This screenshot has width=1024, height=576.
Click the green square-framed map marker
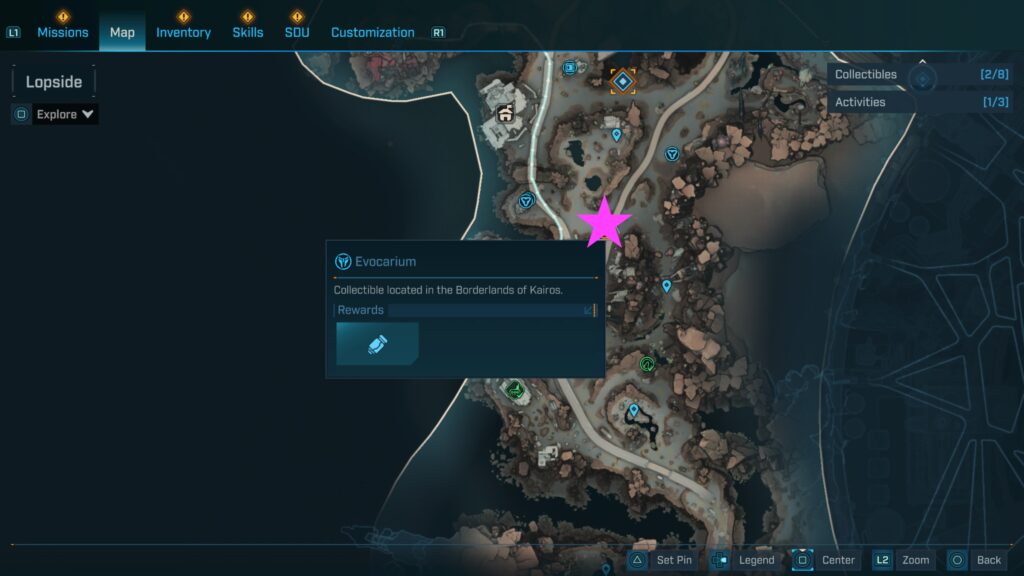pyautogui.click(x=515, y=389)
